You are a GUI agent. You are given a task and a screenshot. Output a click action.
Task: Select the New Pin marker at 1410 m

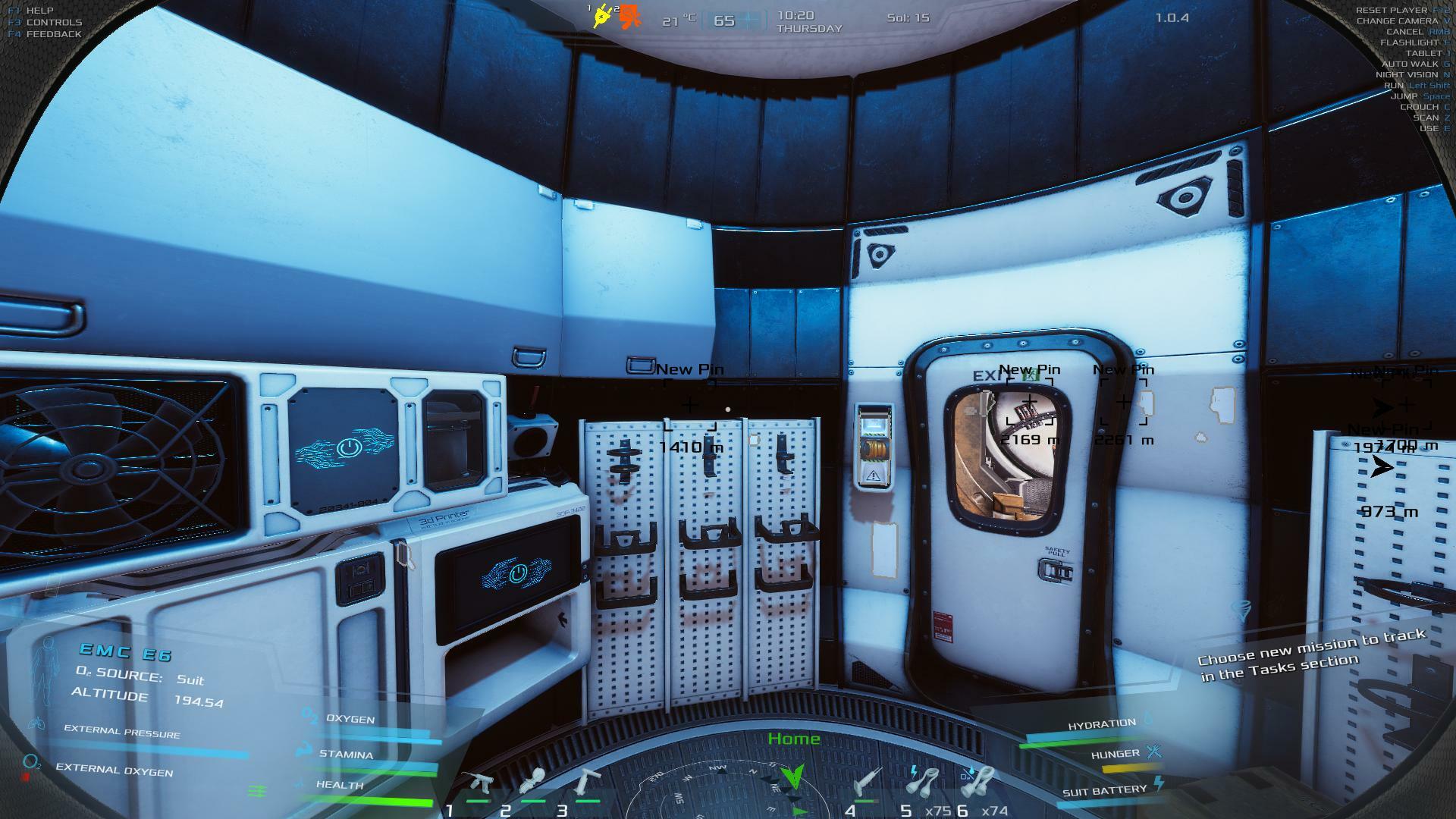(x=689, y=405)
